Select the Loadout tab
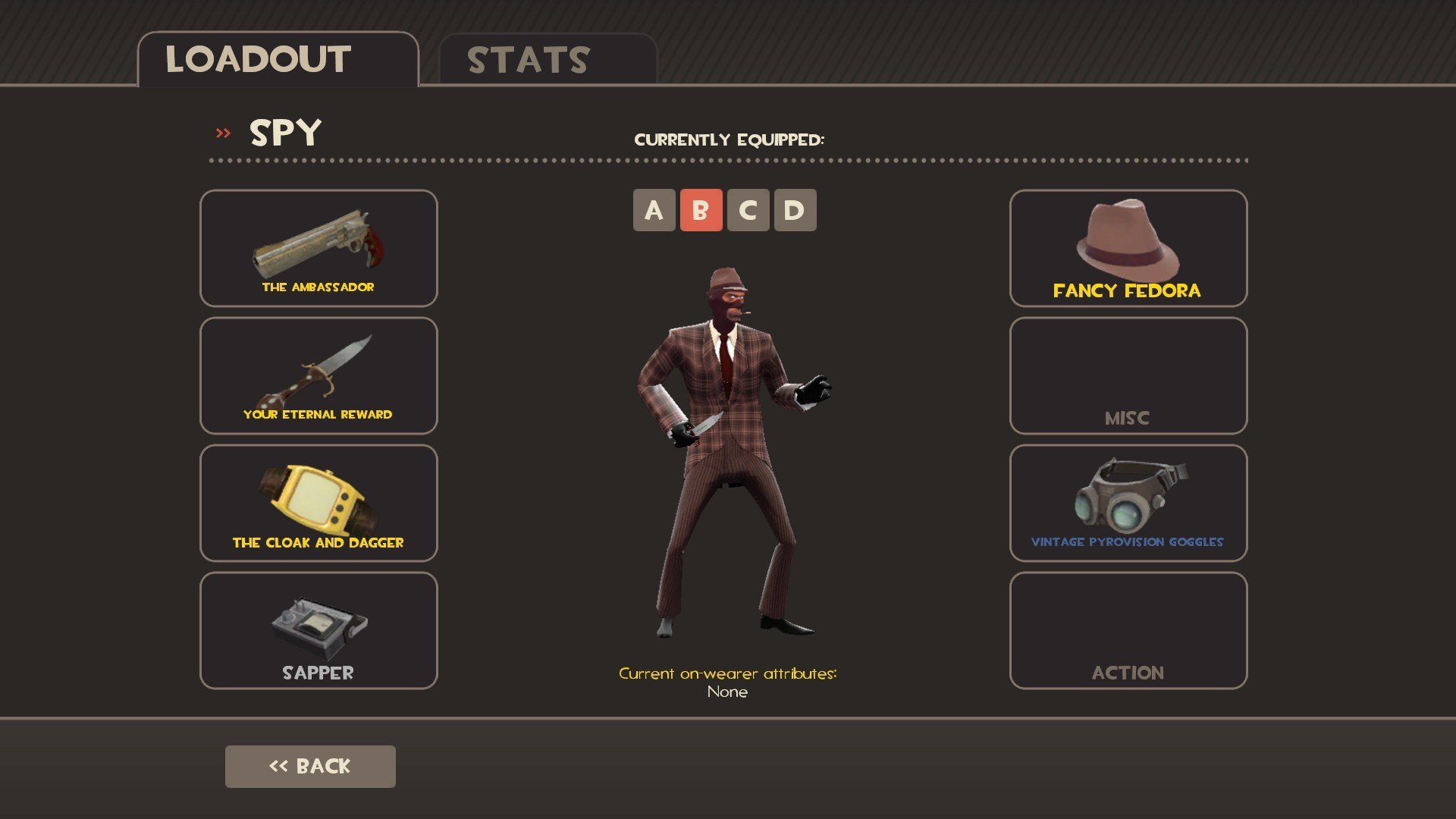The image size is (1456, 819). tap(278, 60)
